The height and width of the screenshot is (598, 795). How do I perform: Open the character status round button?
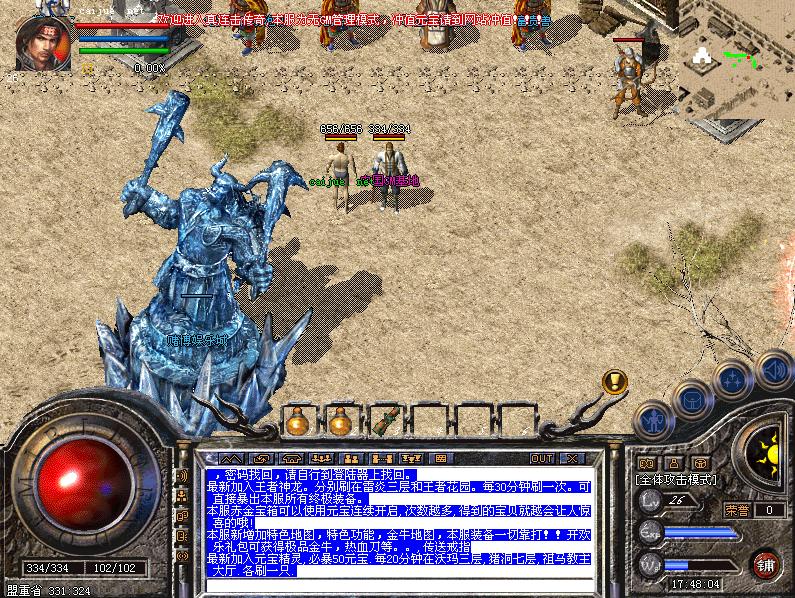(653, 420)
